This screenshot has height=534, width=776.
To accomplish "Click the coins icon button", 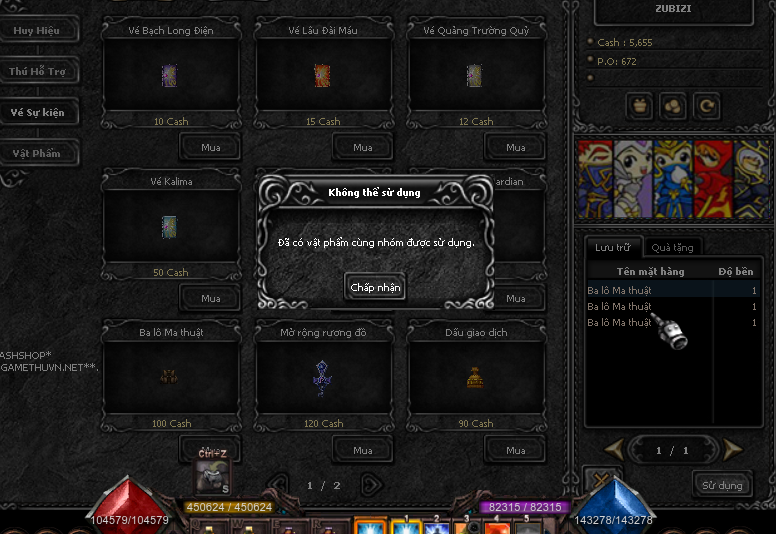I will (673, 104).
